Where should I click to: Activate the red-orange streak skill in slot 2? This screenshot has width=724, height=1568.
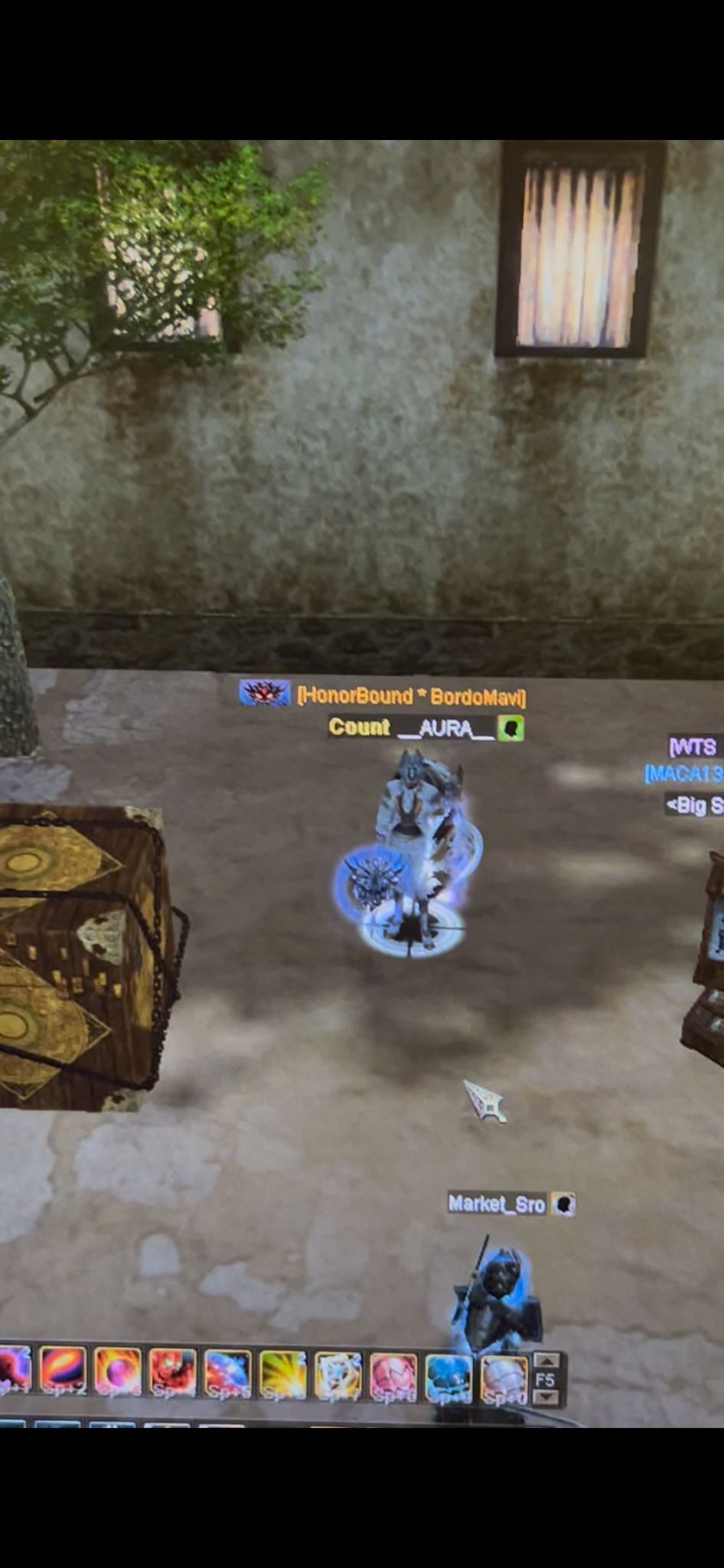pyautogui.click(x=63, y=1374)
